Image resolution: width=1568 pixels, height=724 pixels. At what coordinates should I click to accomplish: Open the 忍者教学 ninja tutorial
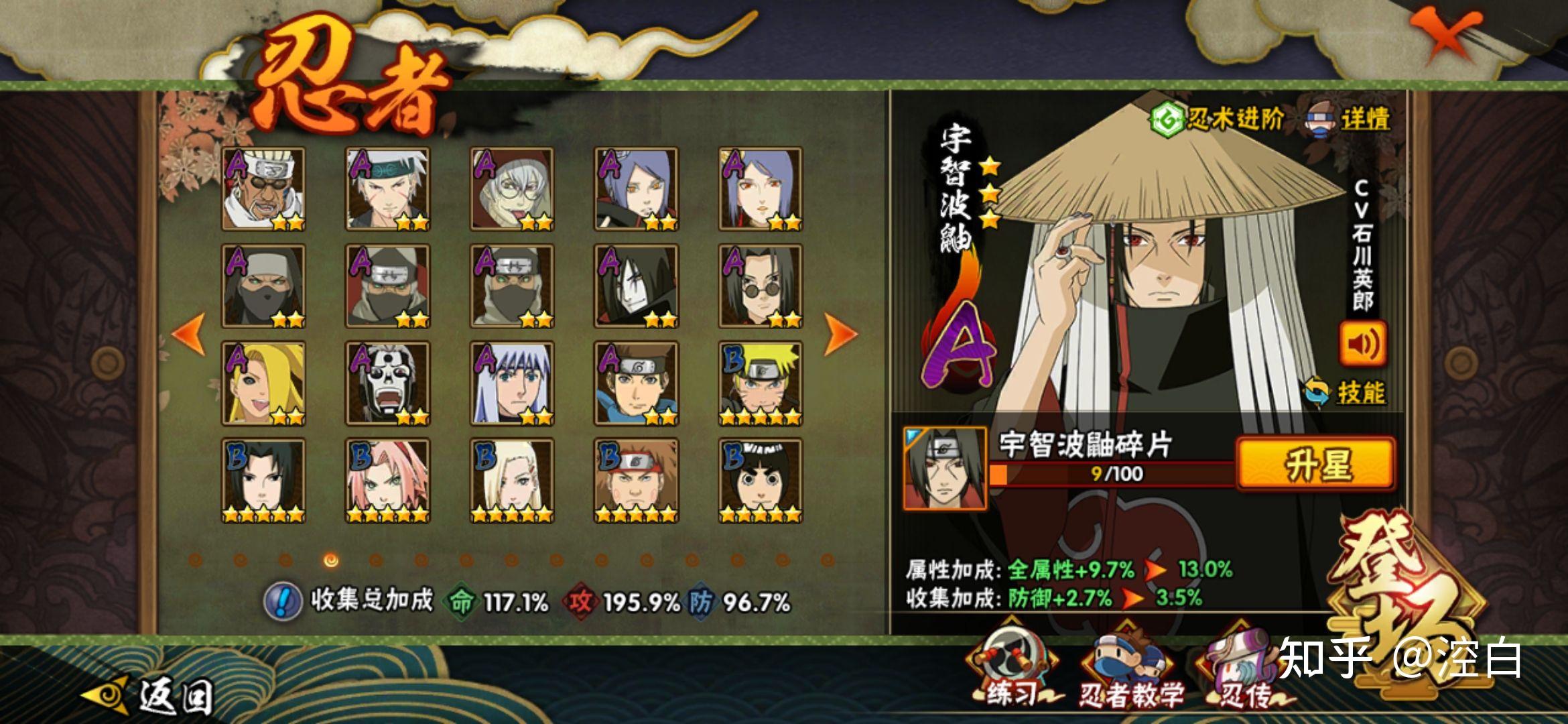click(1130, 670)
